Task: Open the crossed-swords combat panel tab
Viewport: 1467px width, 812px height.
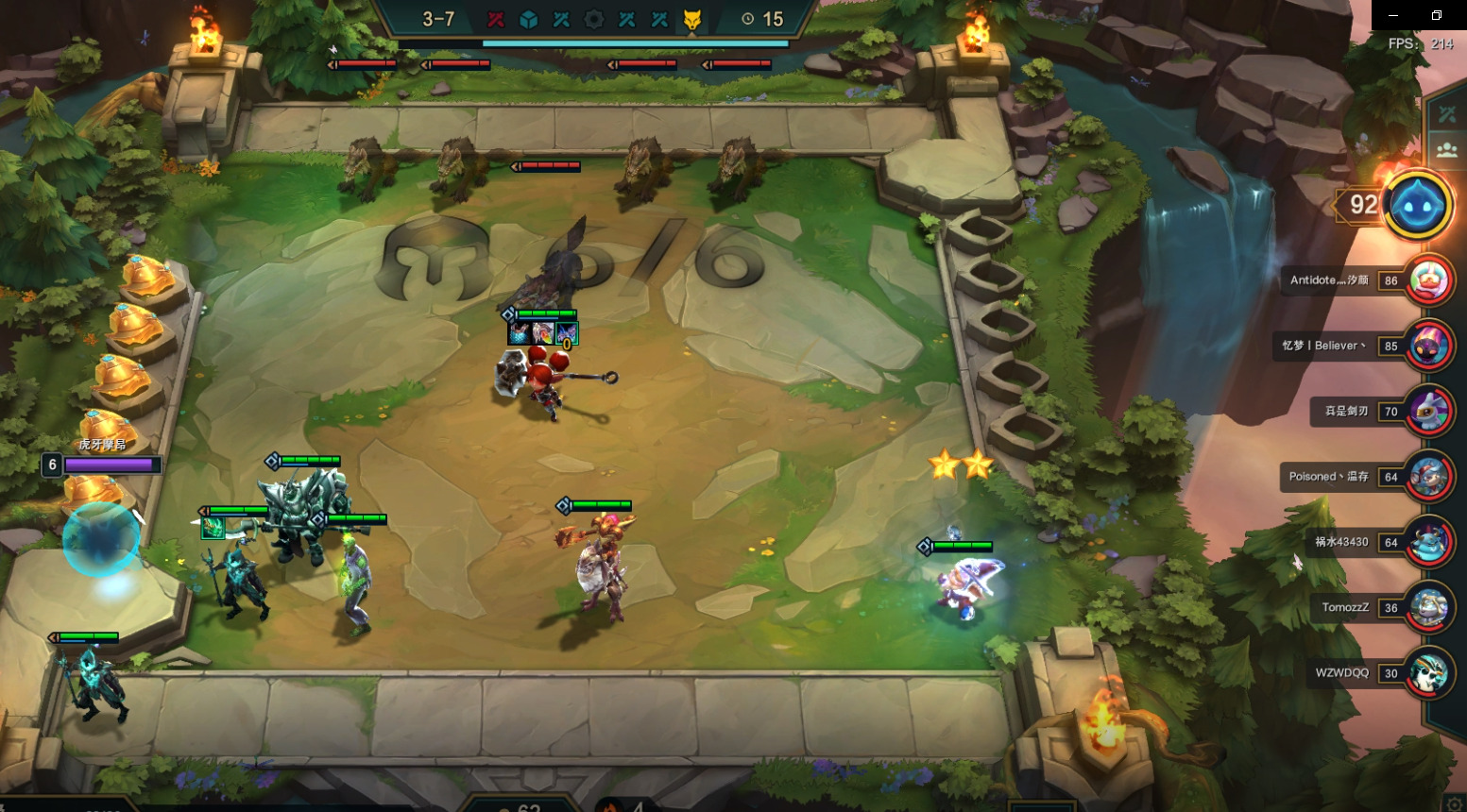Action: (x=1447, y=115)
